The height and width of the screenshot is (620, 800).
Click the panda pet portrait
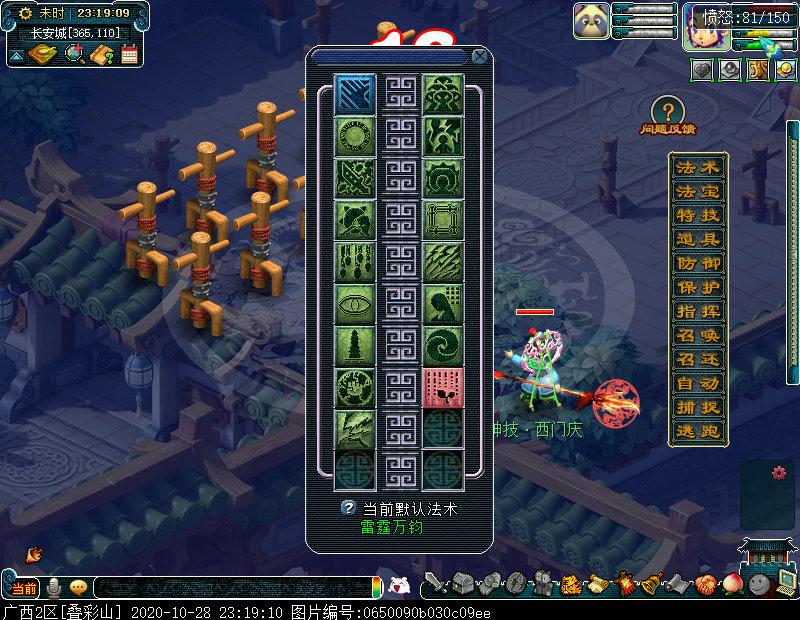coord(591,21)
